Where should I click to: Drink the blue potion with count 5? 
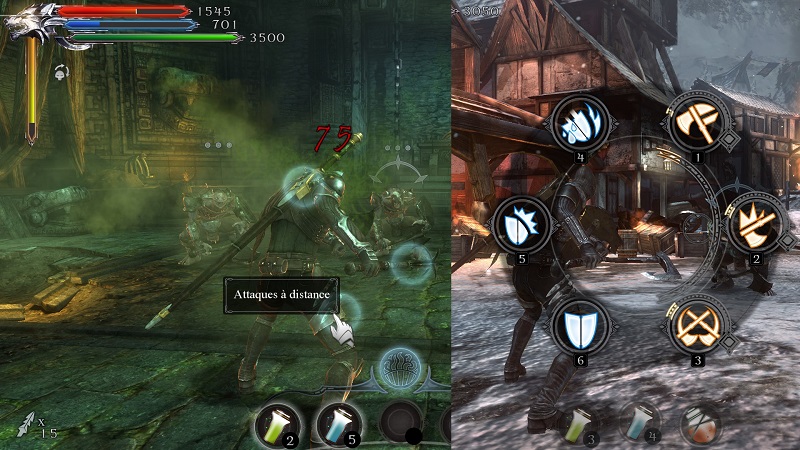[x=340, y=424]
